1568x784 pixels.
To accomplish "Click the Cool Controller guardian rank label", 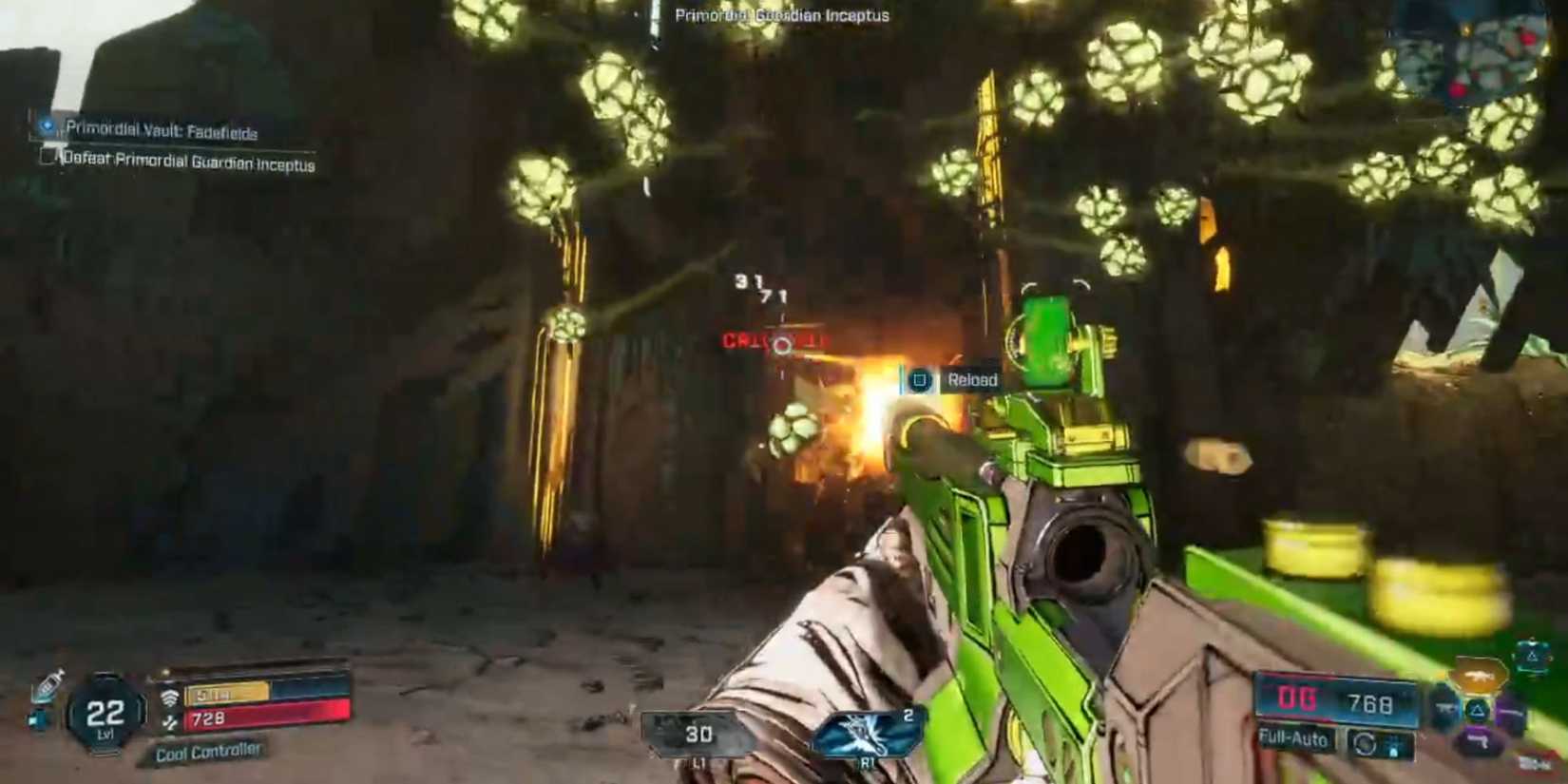I will pos(207,750).
